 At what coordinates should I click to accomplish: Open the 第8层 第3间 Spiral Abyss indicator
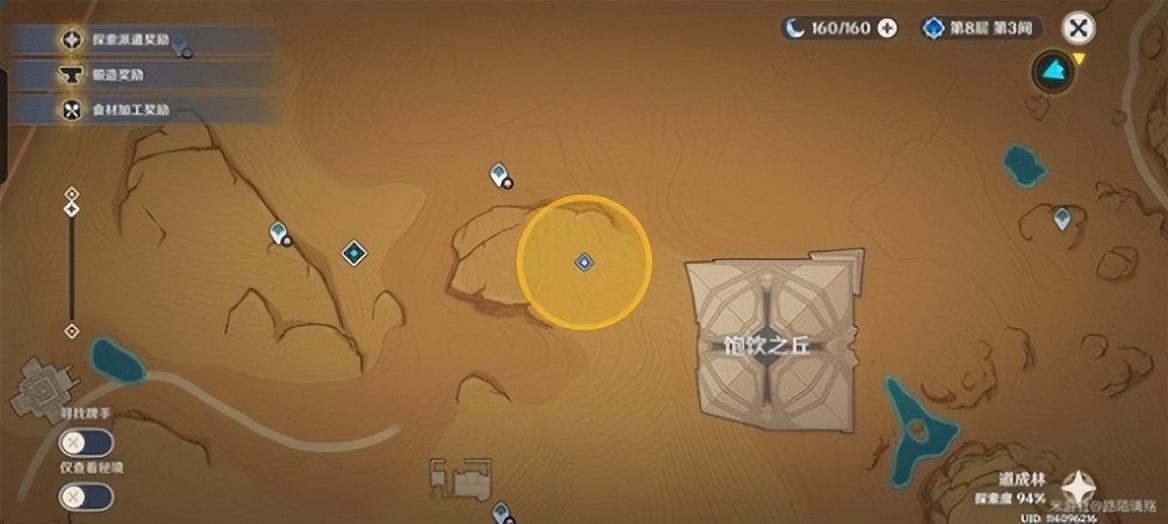coord(982,28)
